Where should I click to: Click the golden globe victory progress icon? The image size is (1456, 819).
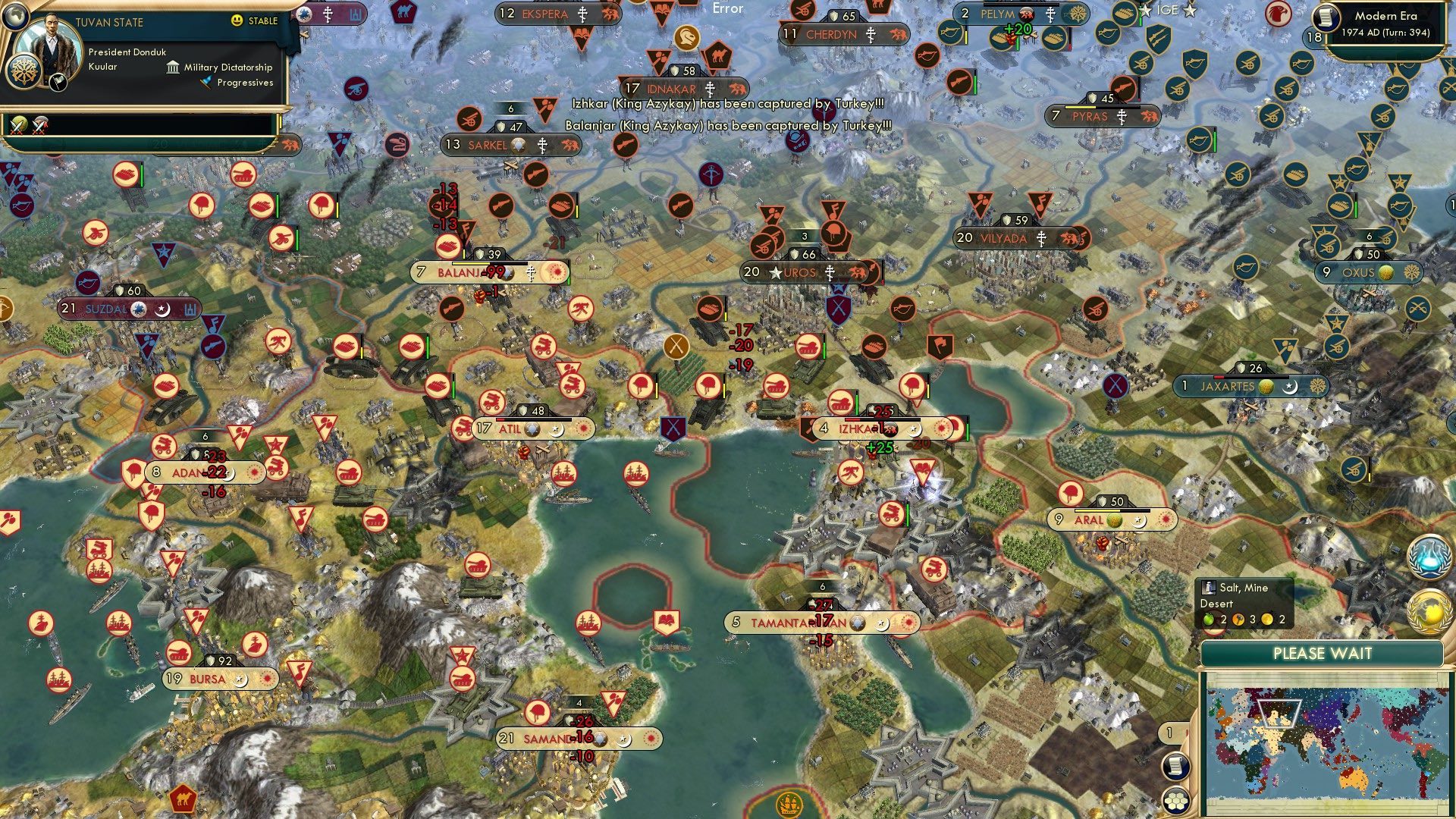(1428, 611)
